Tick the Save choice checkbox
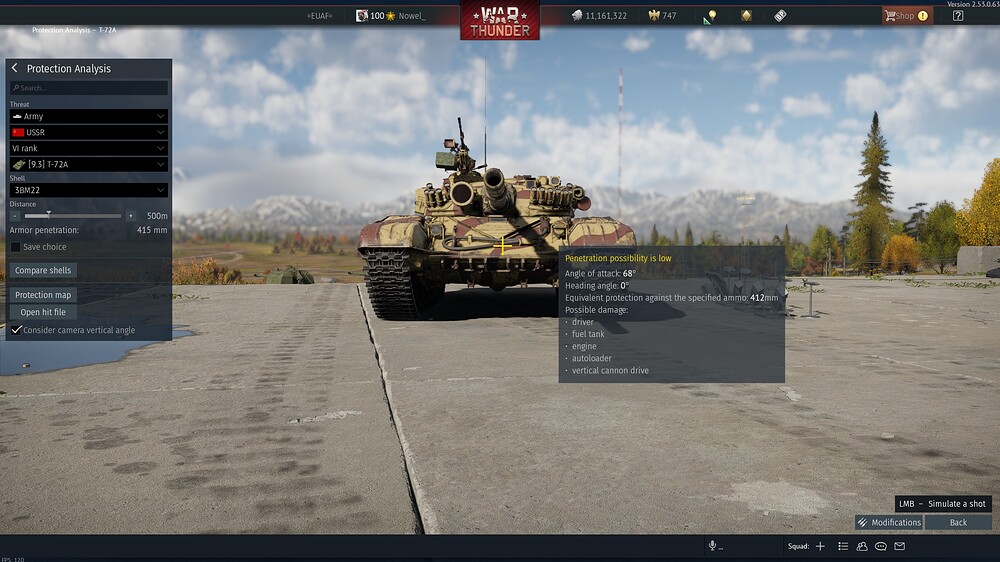 16,247
